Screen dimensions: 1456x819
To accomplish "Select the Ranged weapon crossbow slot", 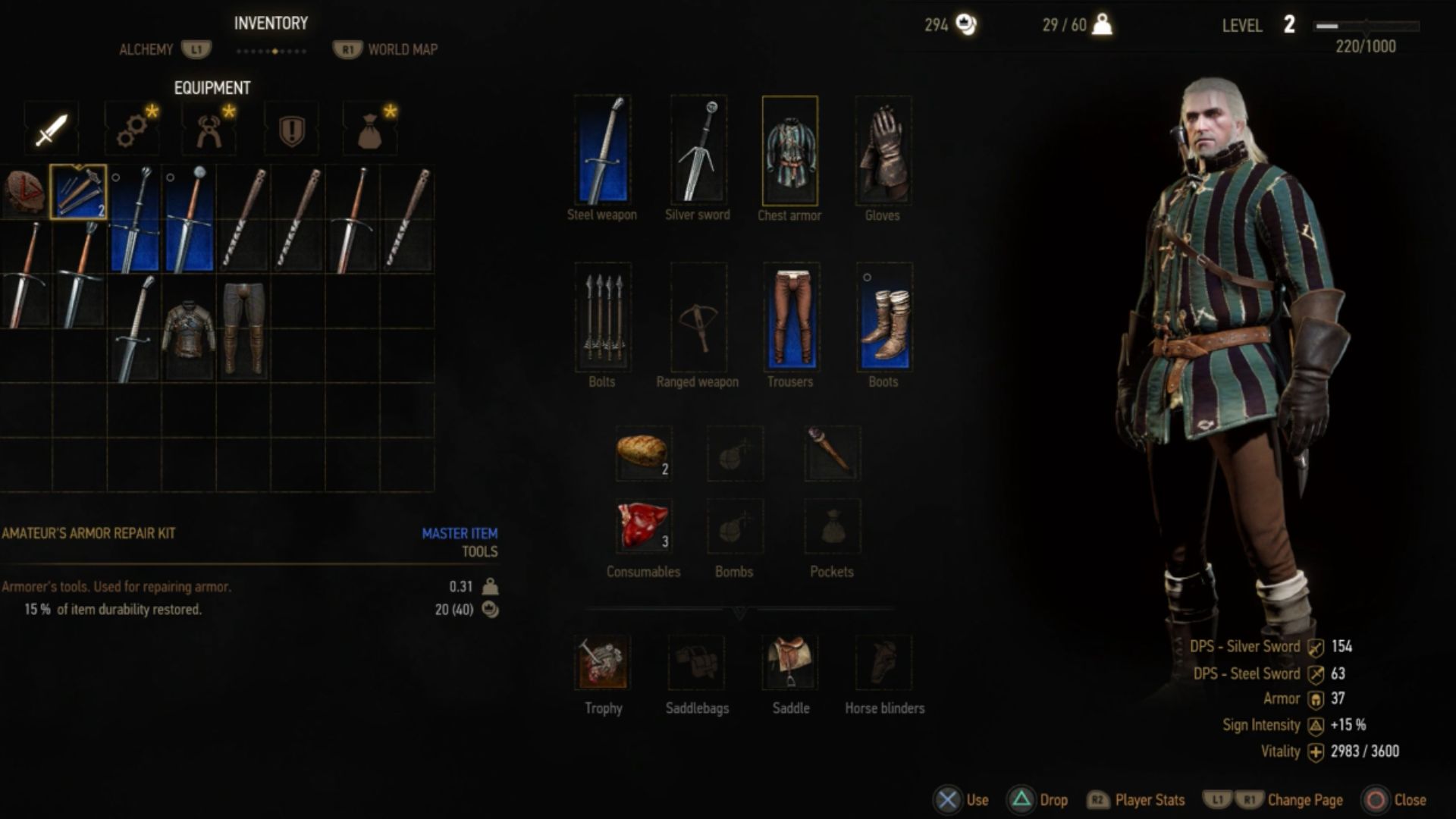I will click(x=698, y=317).
